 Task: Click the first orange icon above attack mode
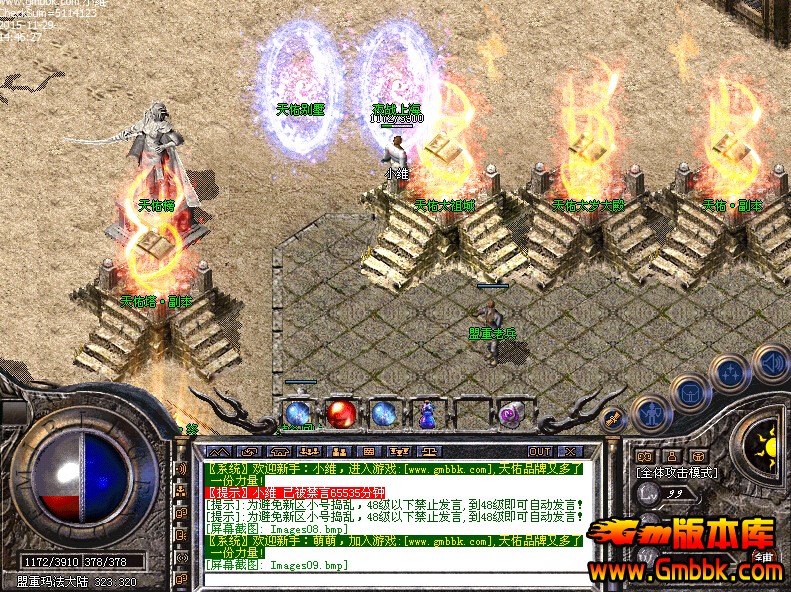click(644, 456)
